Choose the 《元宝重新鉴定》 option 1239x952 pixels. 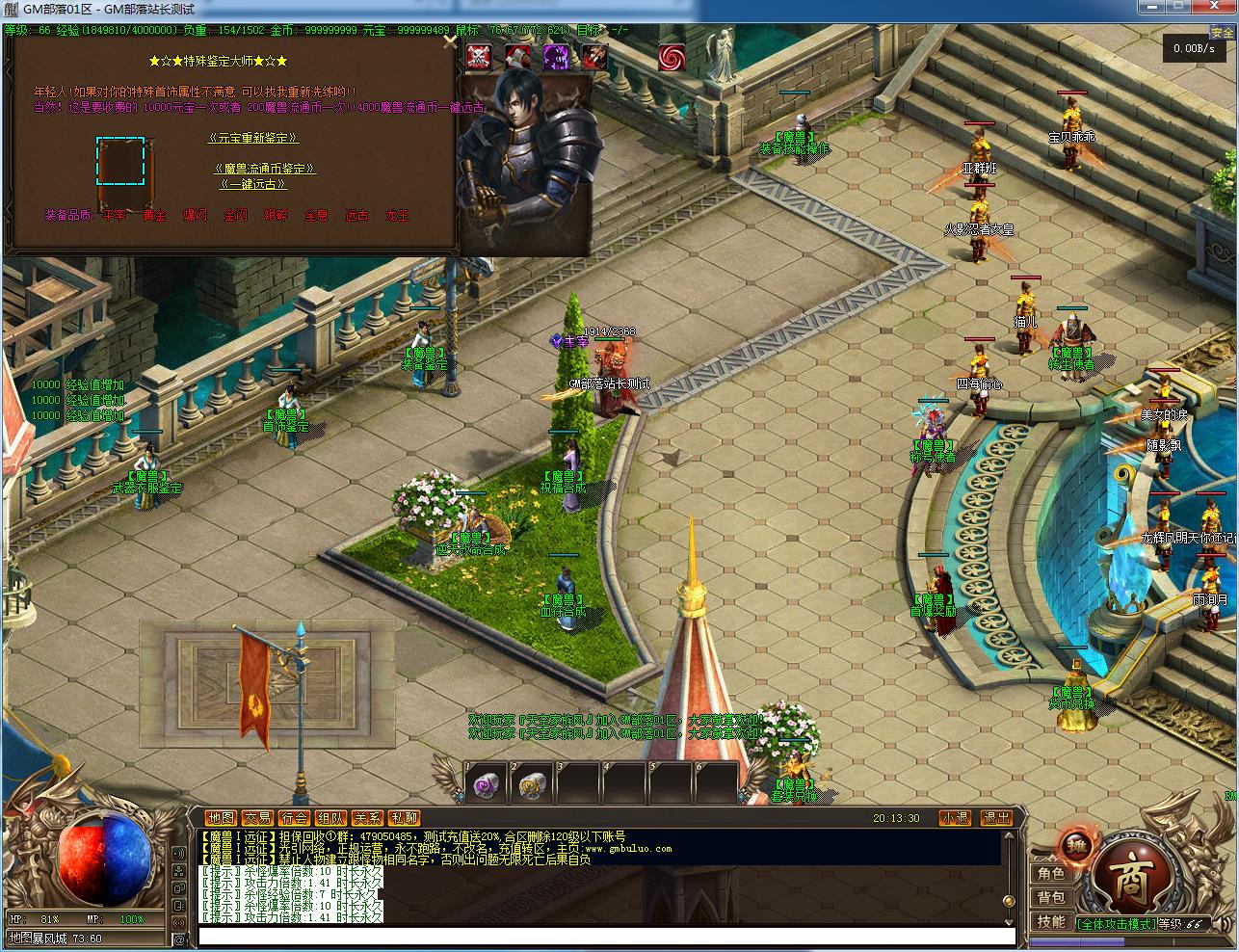pyautogui.click(x=253, y=139)
